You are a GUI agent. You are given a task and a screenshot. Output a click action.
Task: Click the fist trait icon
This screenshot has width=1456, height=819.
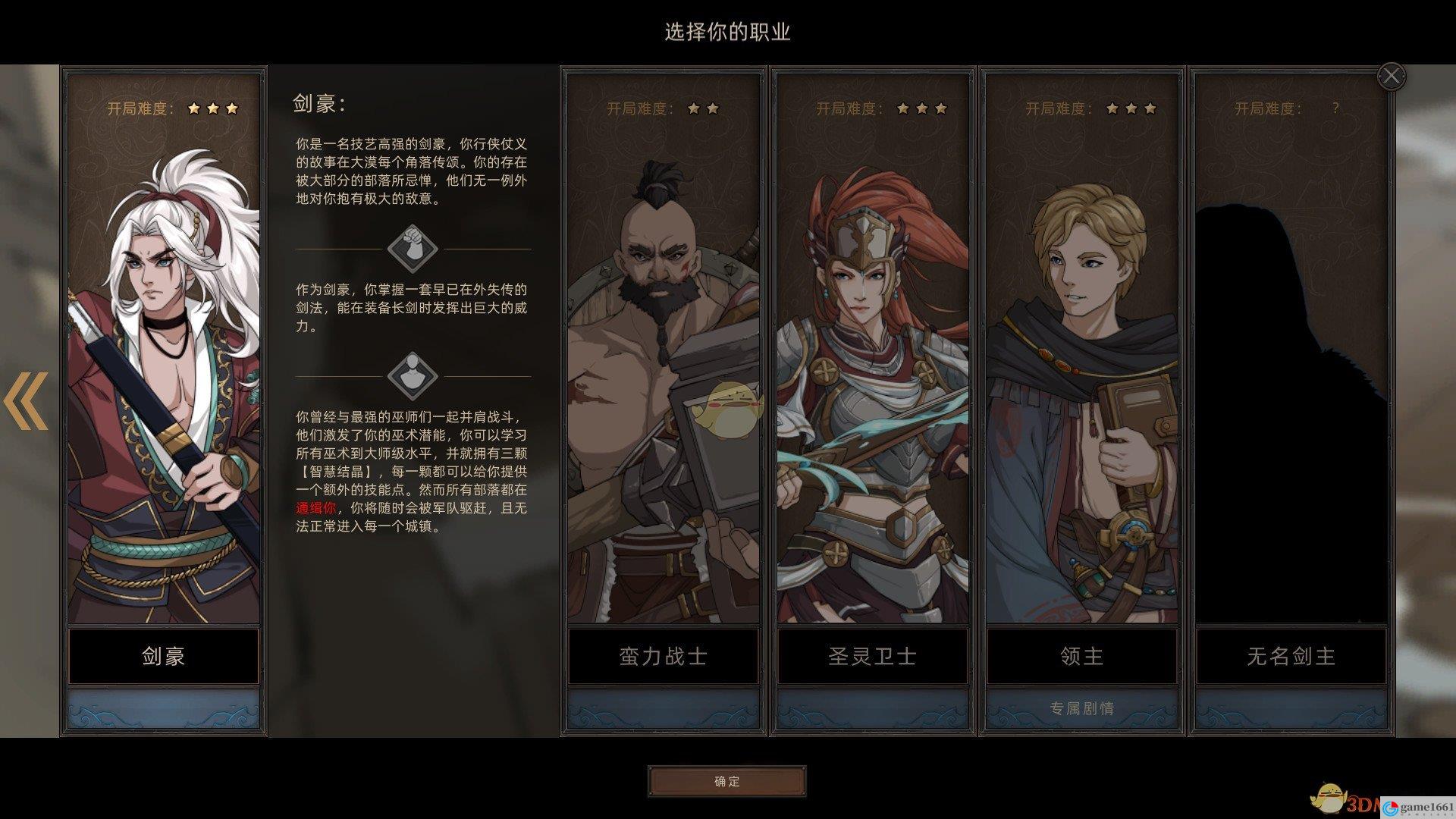click(x=413, y=247)
